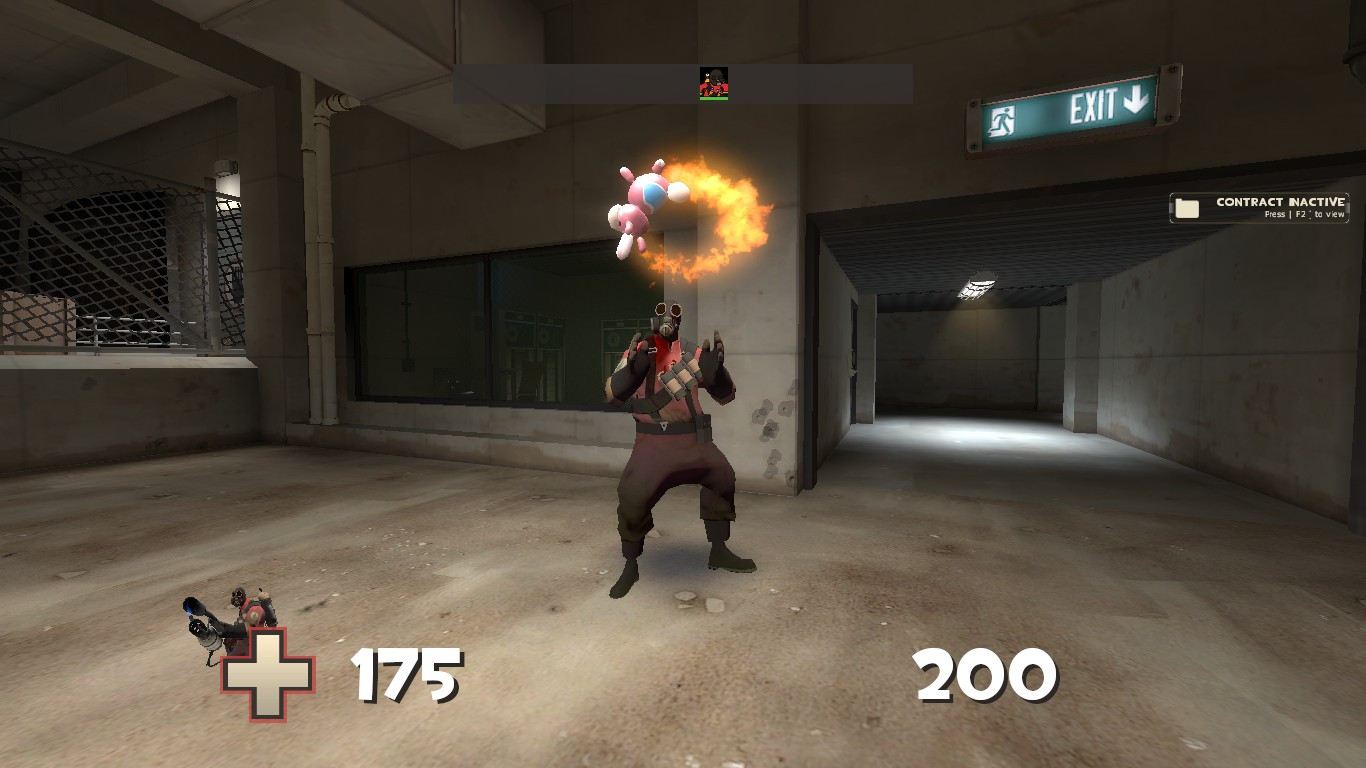
Task: Click the green health bar under the avatar
Action: tap(712, 99)
